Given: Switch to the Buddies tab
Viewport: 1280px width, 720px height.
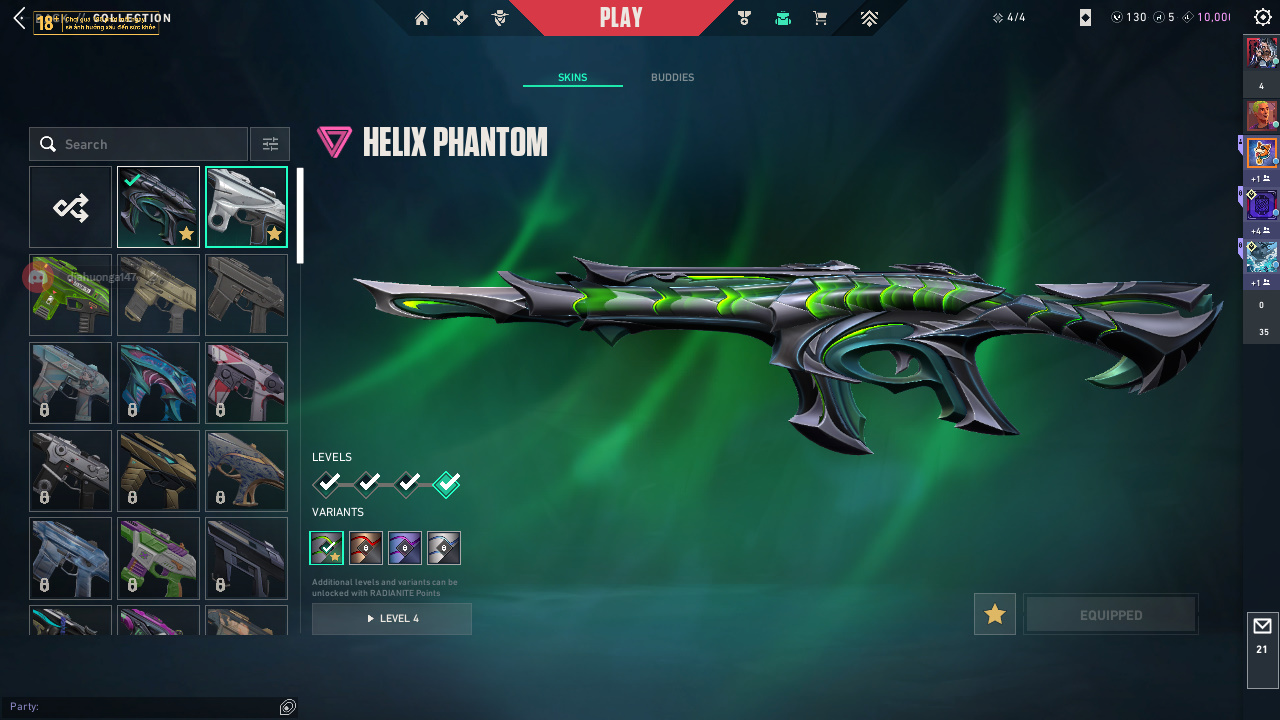Looking at the screenshot, I should pos(672,78).
